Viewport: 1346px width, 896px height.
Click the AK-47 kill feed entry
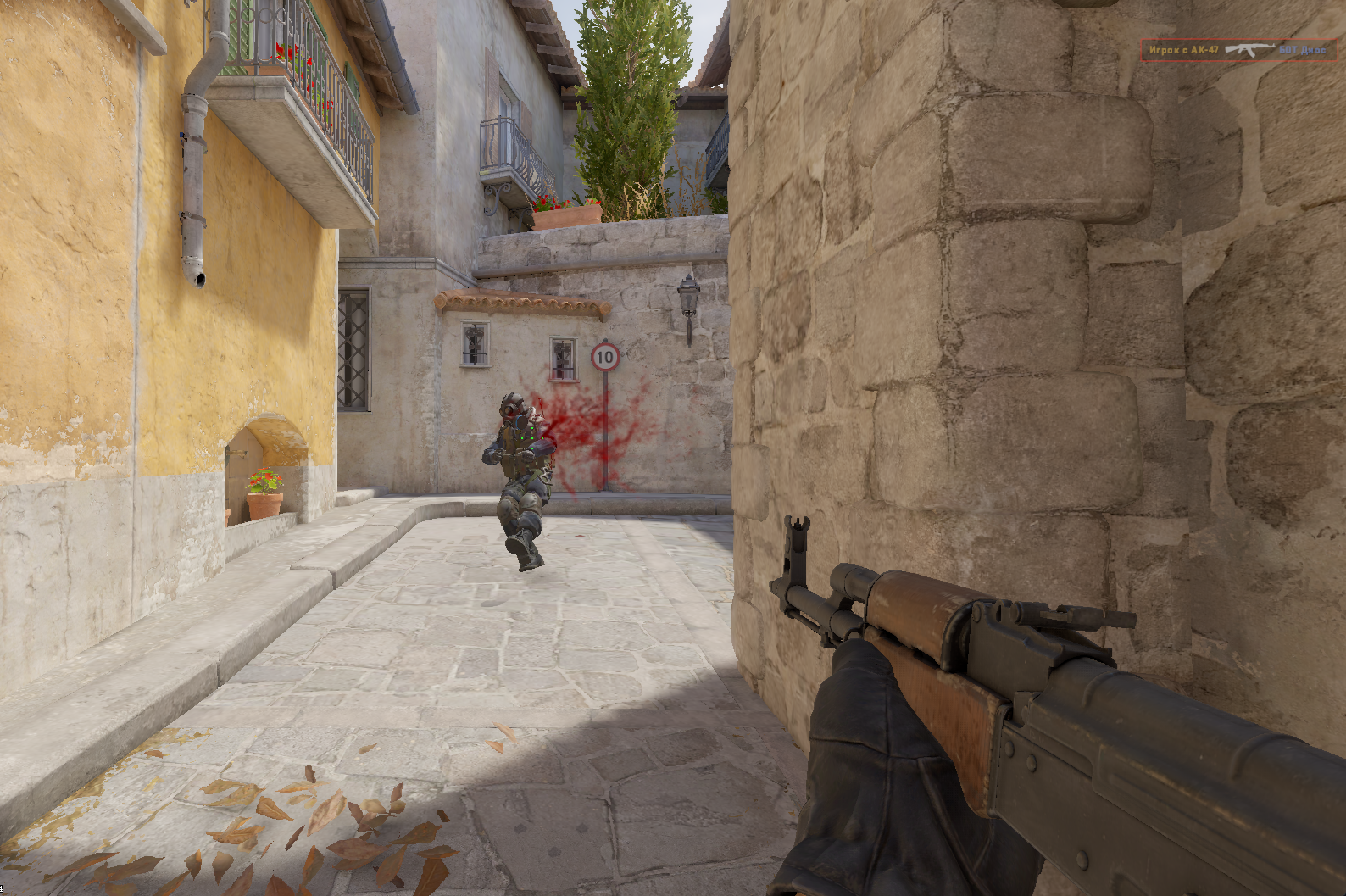1238,50
